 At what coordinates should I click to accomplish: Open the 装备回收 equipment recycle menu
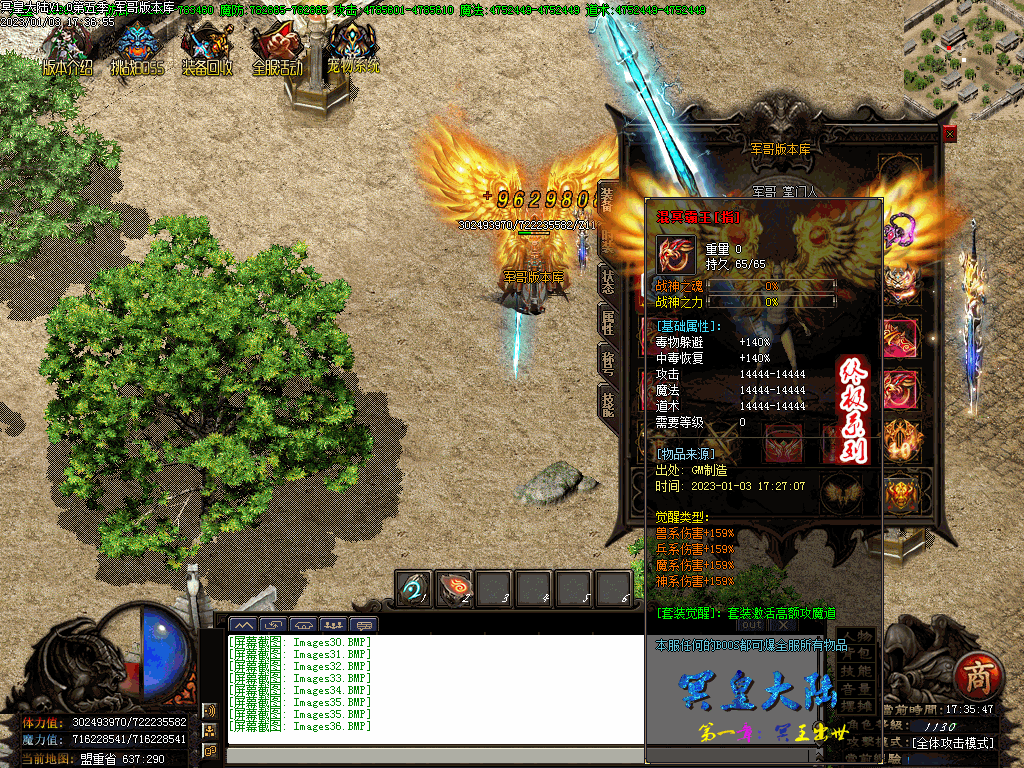(x=208, y=48)
